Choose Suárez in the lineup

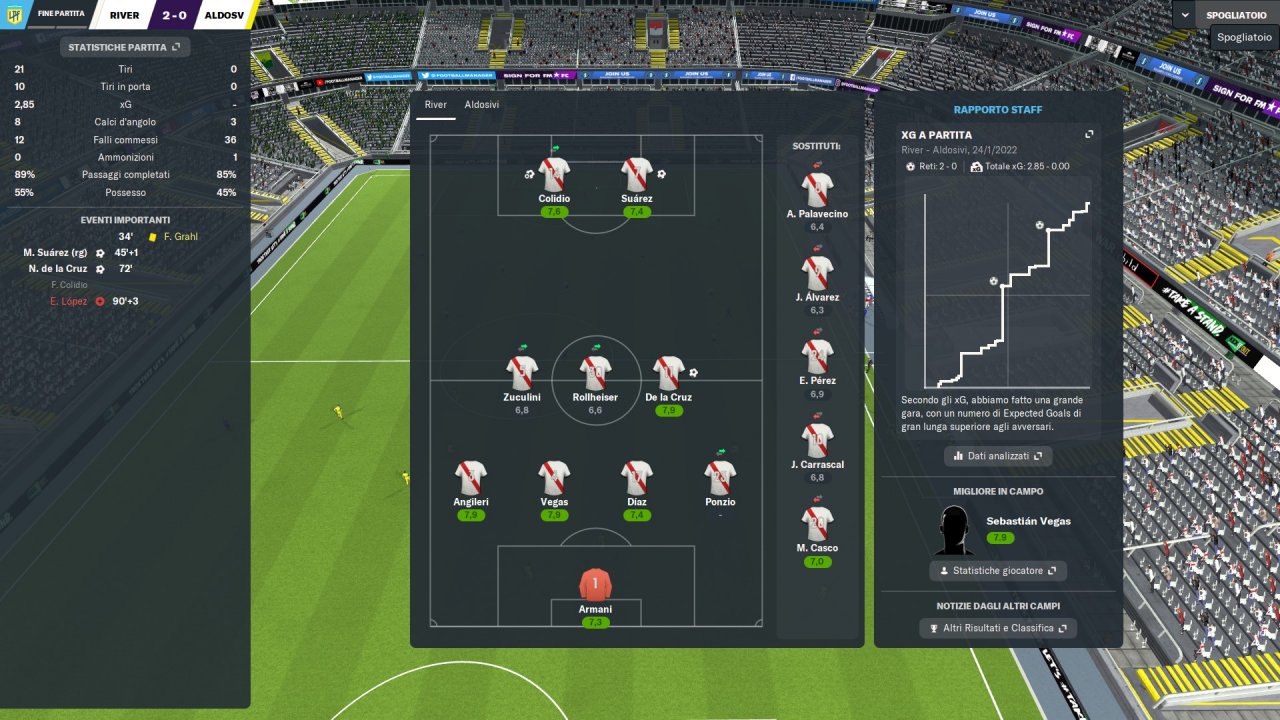637,175
